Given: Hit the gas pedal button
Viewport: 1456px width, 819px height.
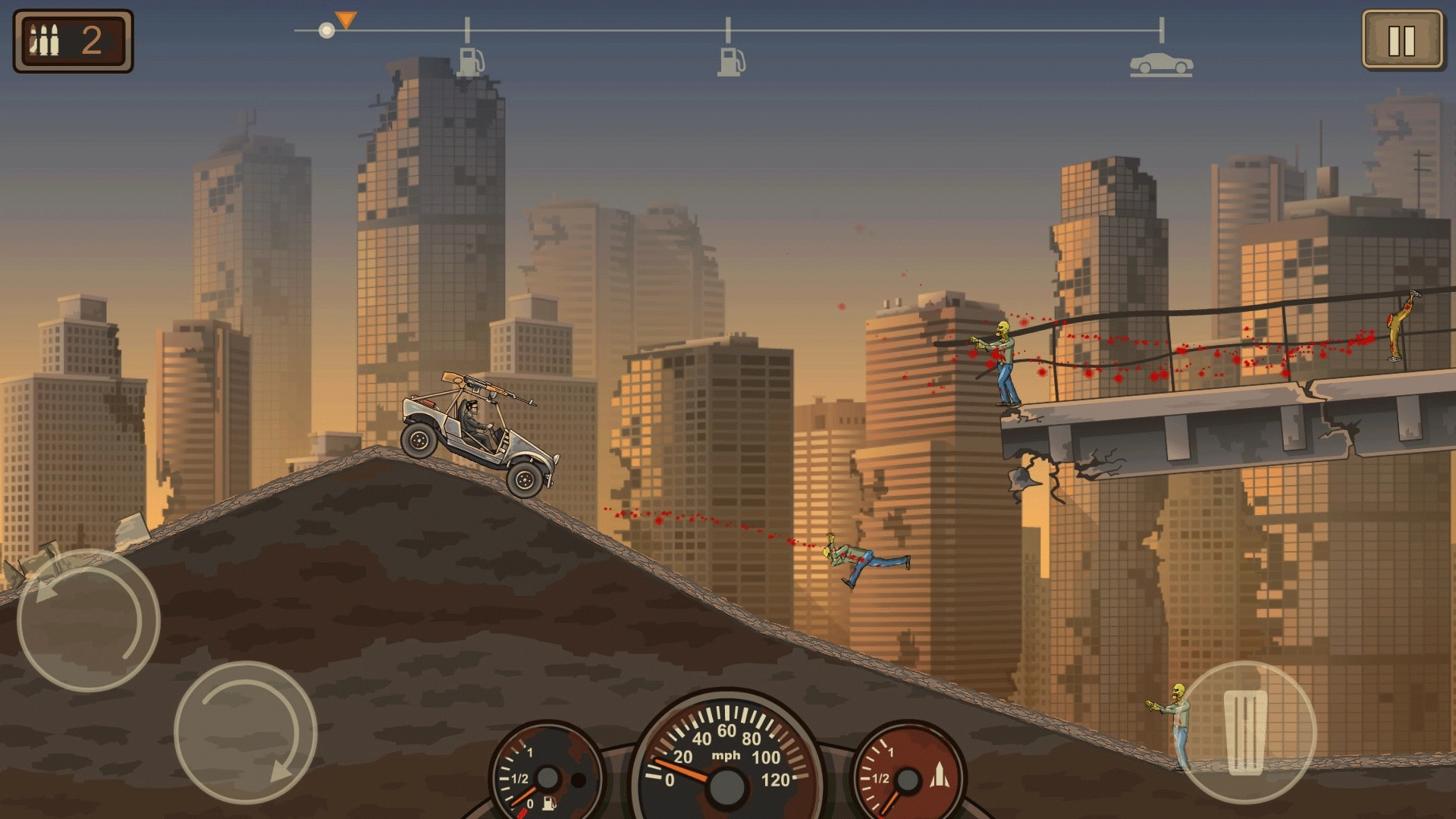Looking at the screenshot, I should pyautogui.click(x=1245, y=732).
